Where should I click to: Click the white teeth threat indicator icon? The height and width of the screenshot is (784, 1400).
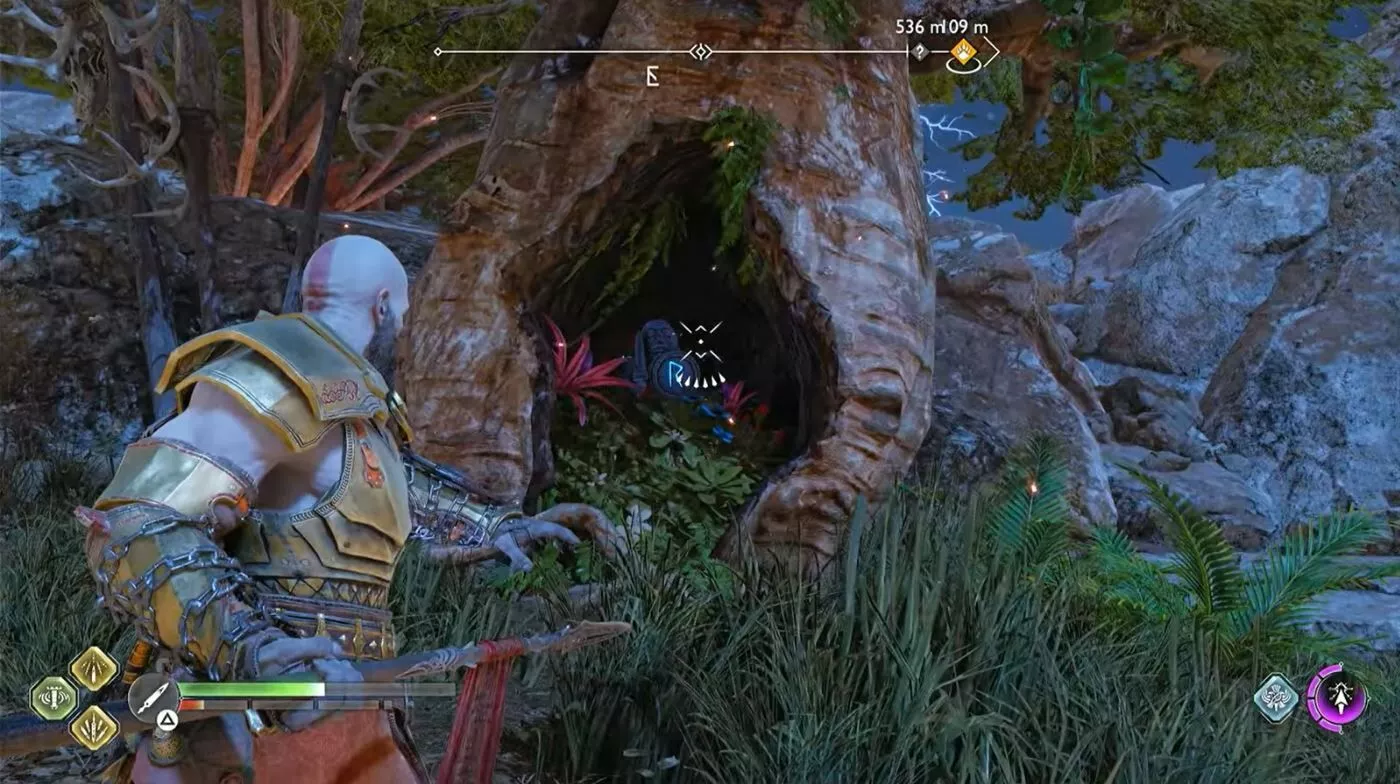point(702,381)
